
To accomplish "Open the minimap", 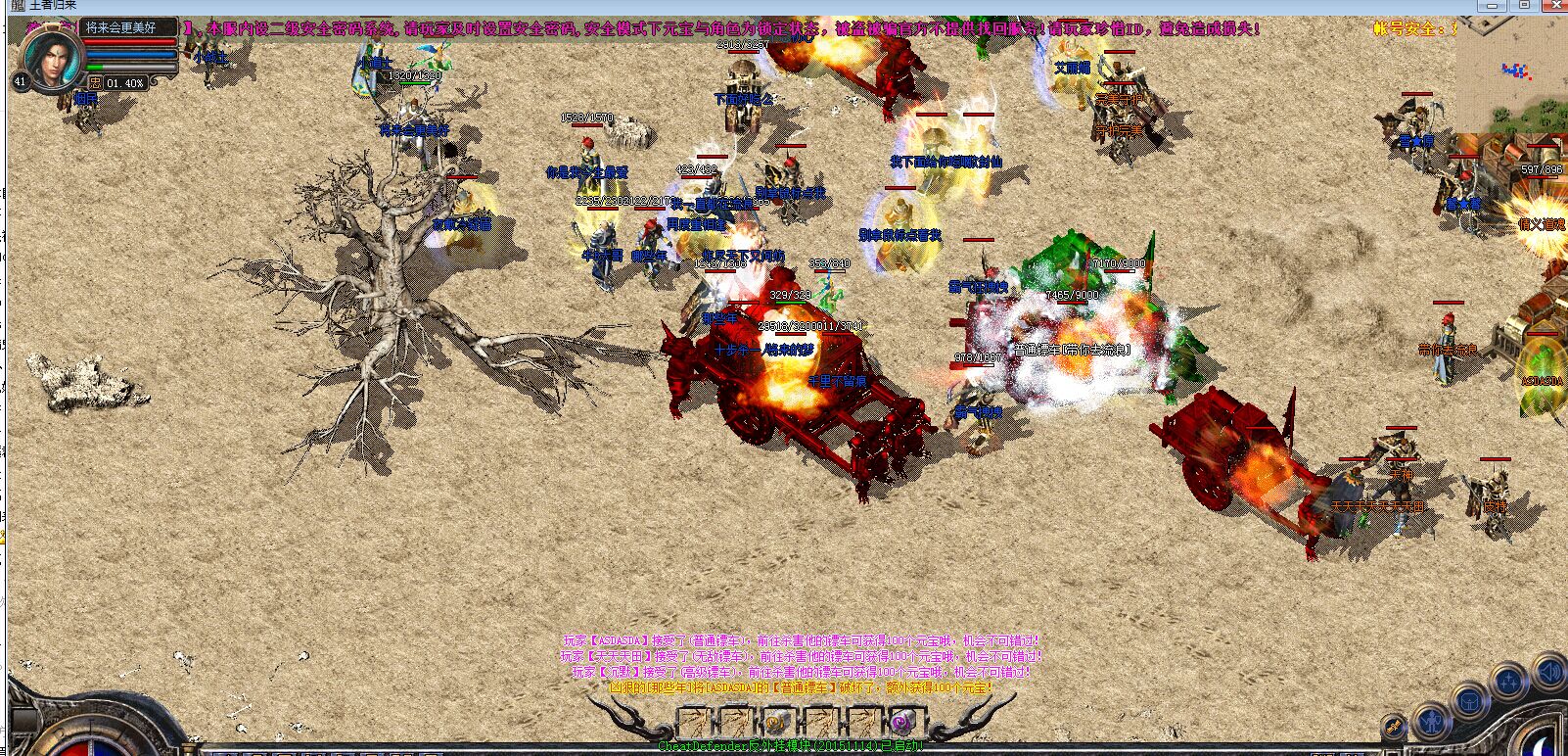I will (x=1511, y=75).
